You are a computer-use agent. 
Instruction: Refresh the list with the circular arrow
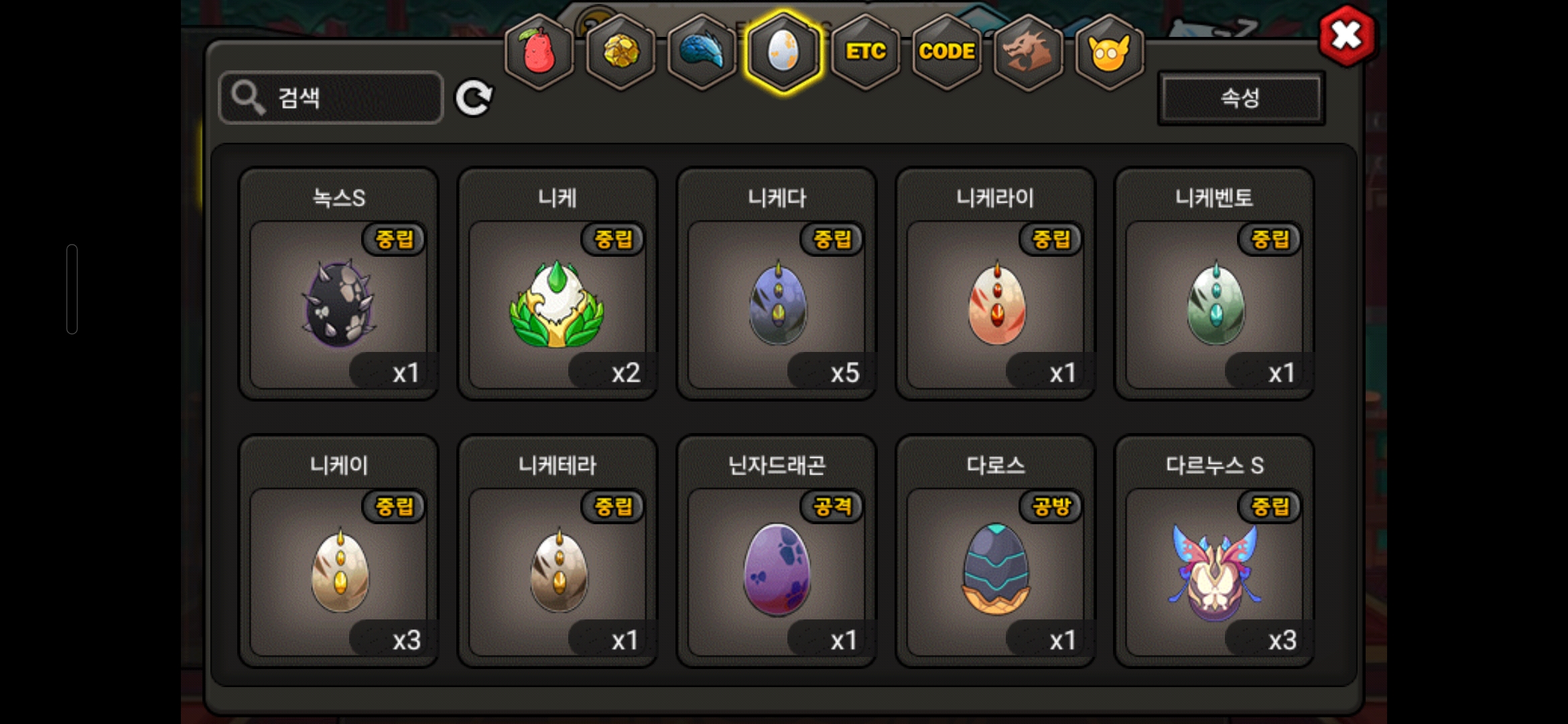pyautogui.click(x=474, y=98)
